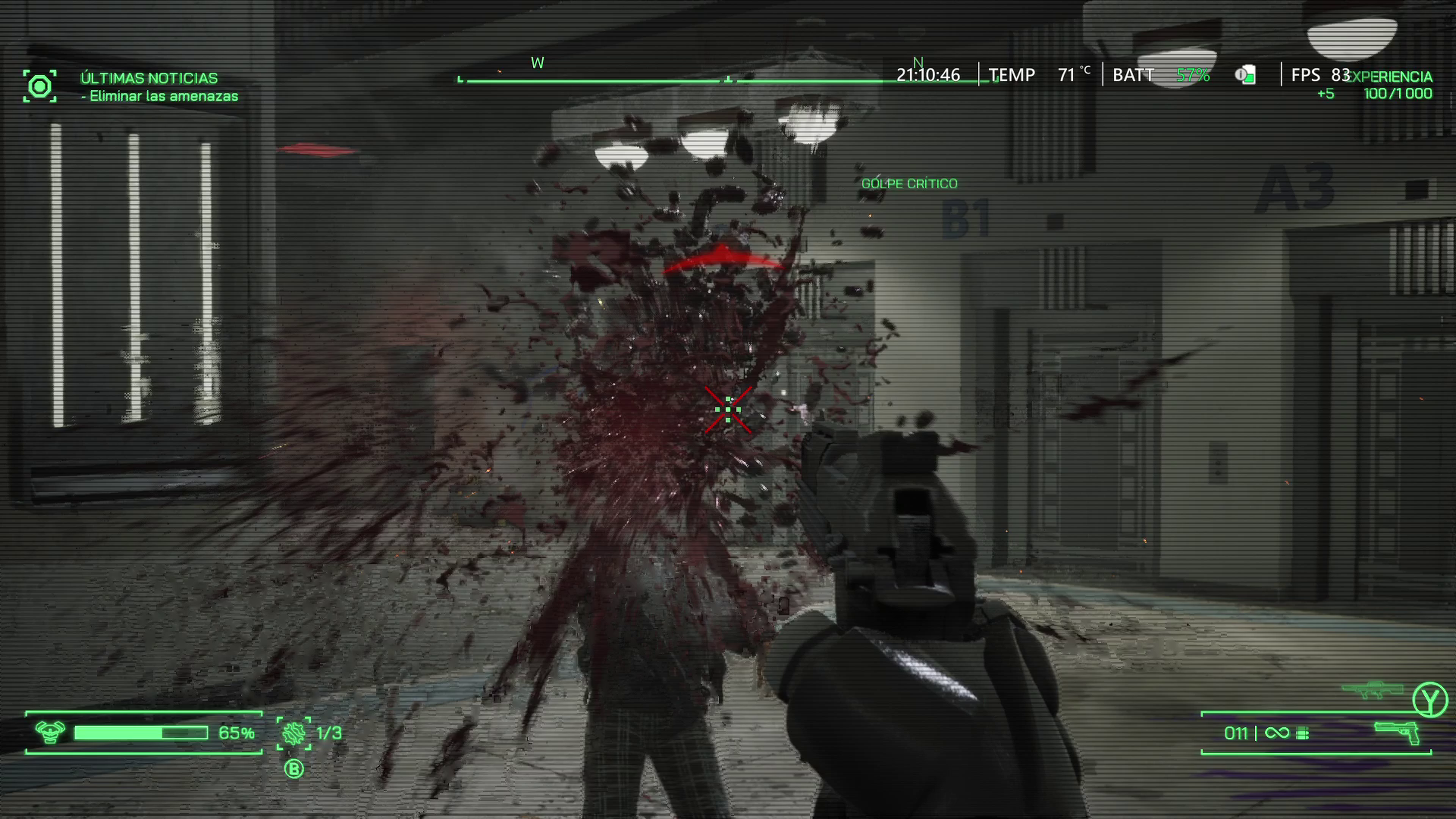The height and width of the screenshot is (819, 1456).
Task: Click the battery overlay icon
Action: tap(1245, 75)
